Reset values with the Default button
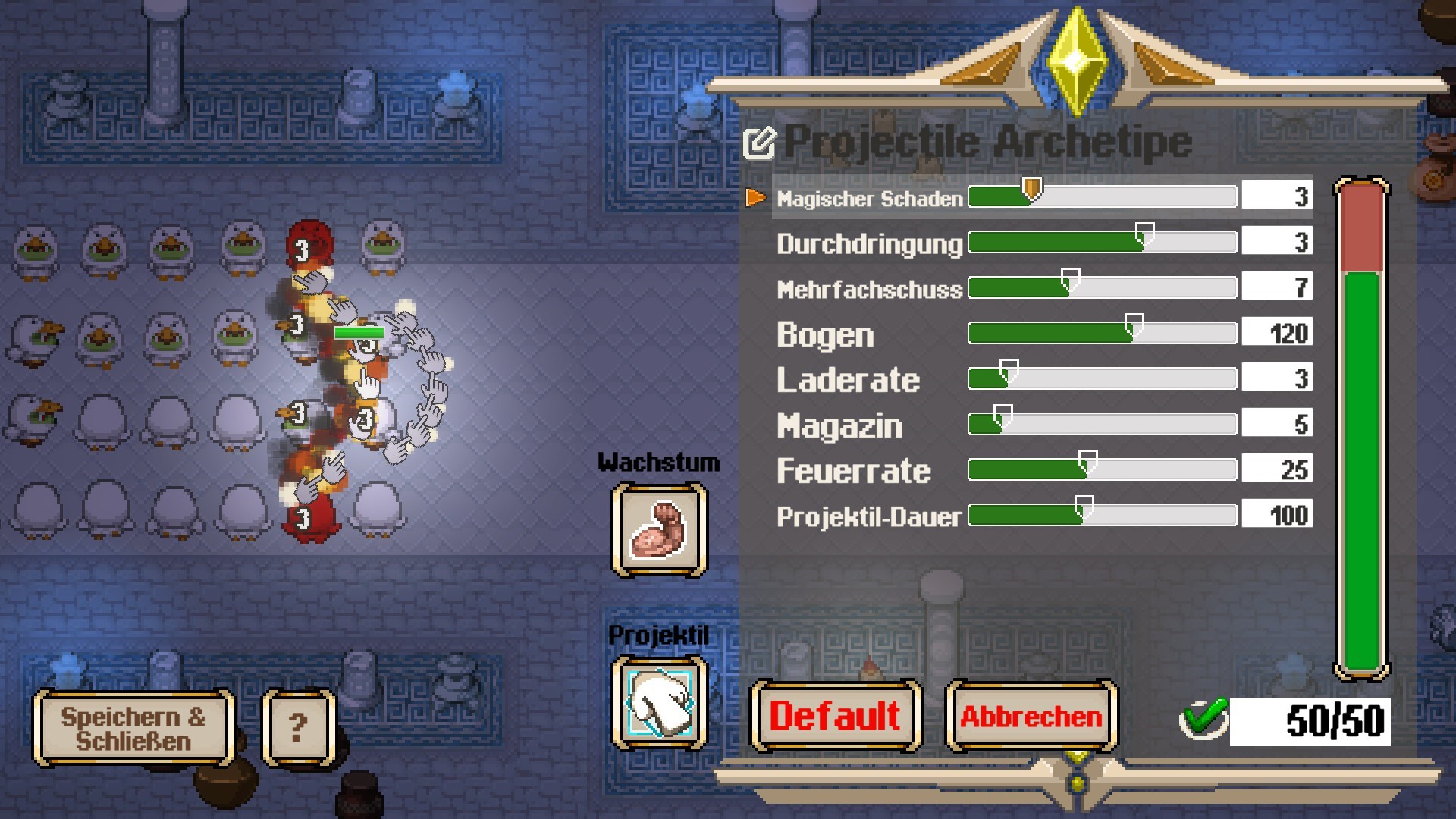The height and width of the screenshot is (819, 1456). 836,716
